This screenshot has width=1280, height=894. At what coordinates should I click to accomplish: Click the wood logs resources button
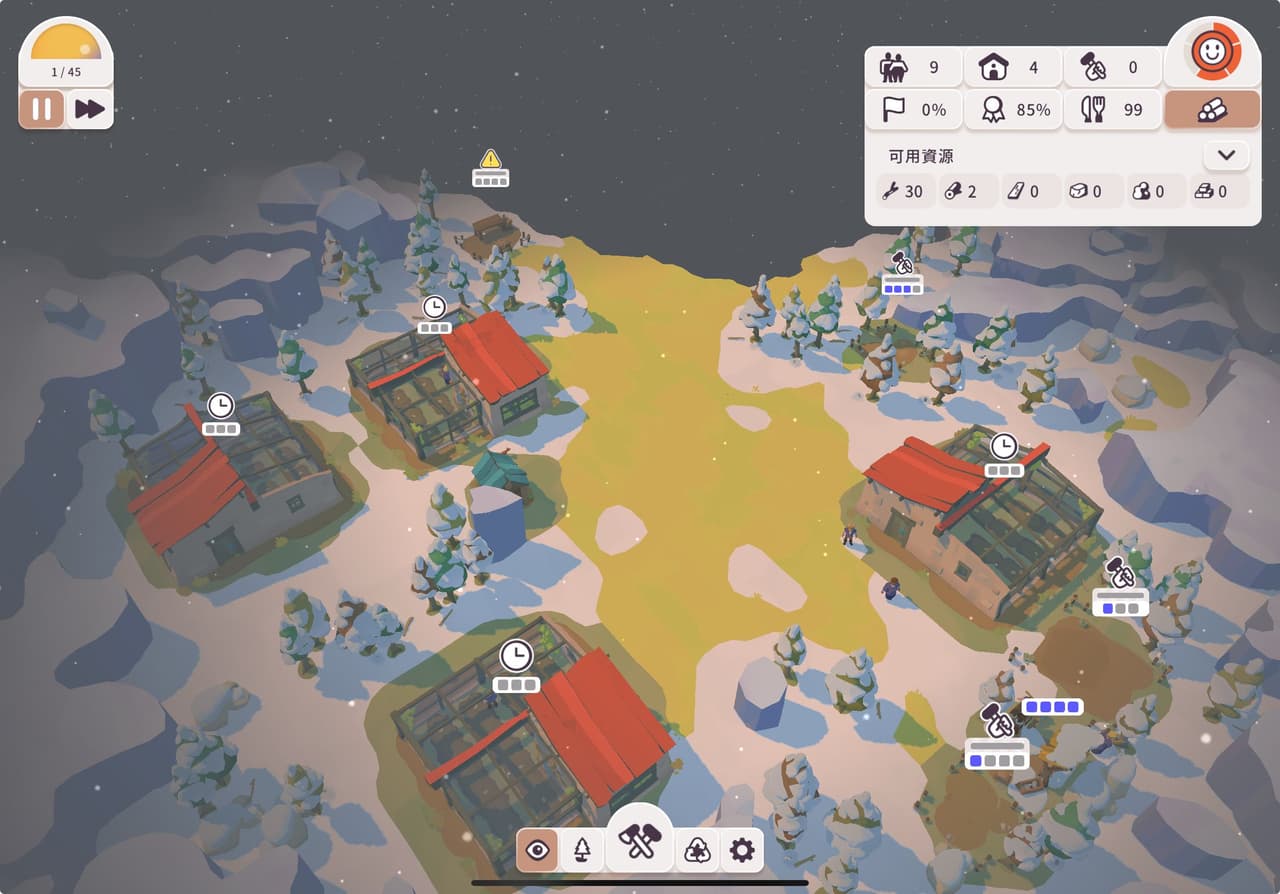[x=1212, y=110]
